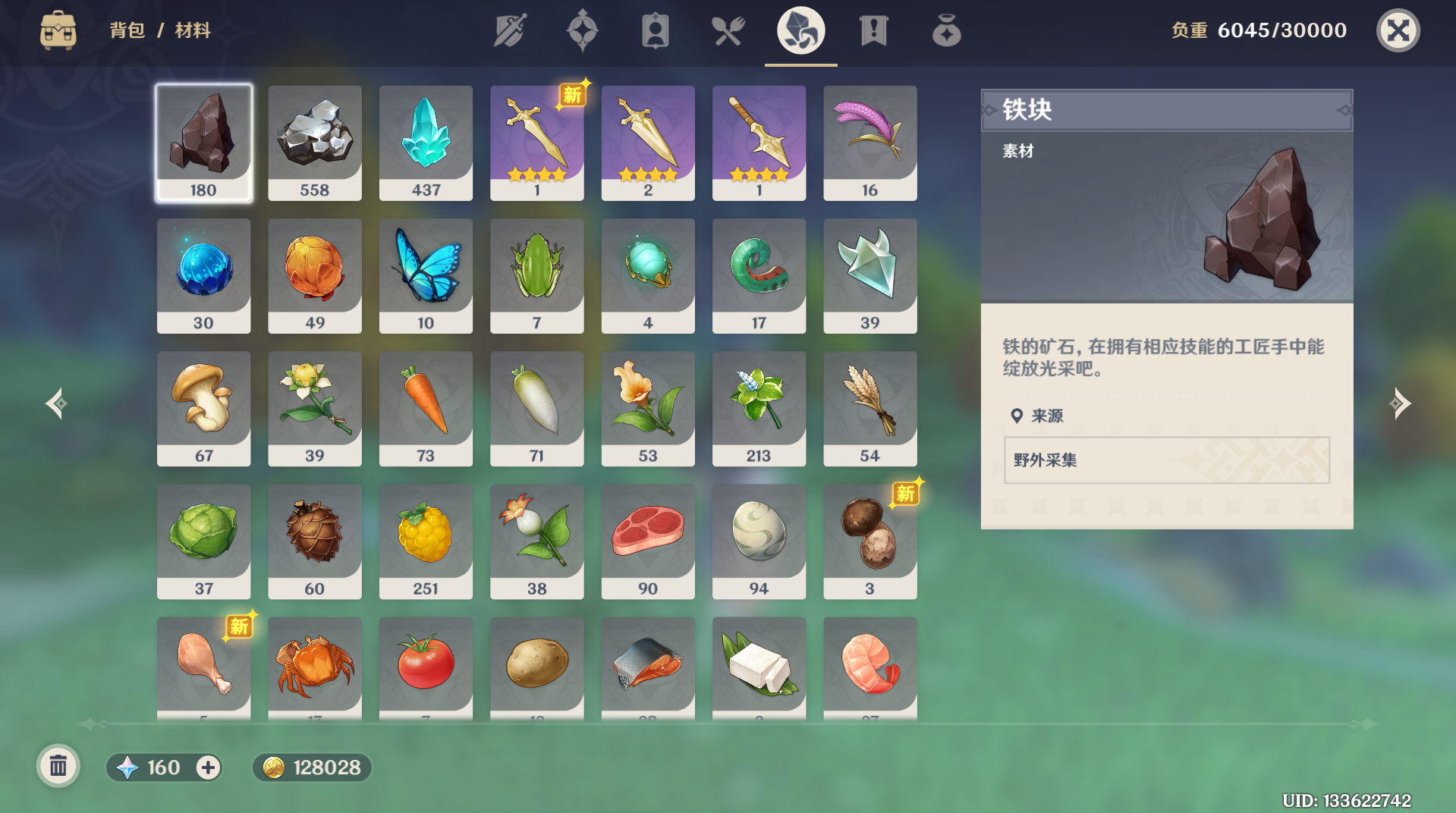Close the backpack with the X button
Screen dimensions: 1456x813
pyautogui.click(x=1398, y=30)
